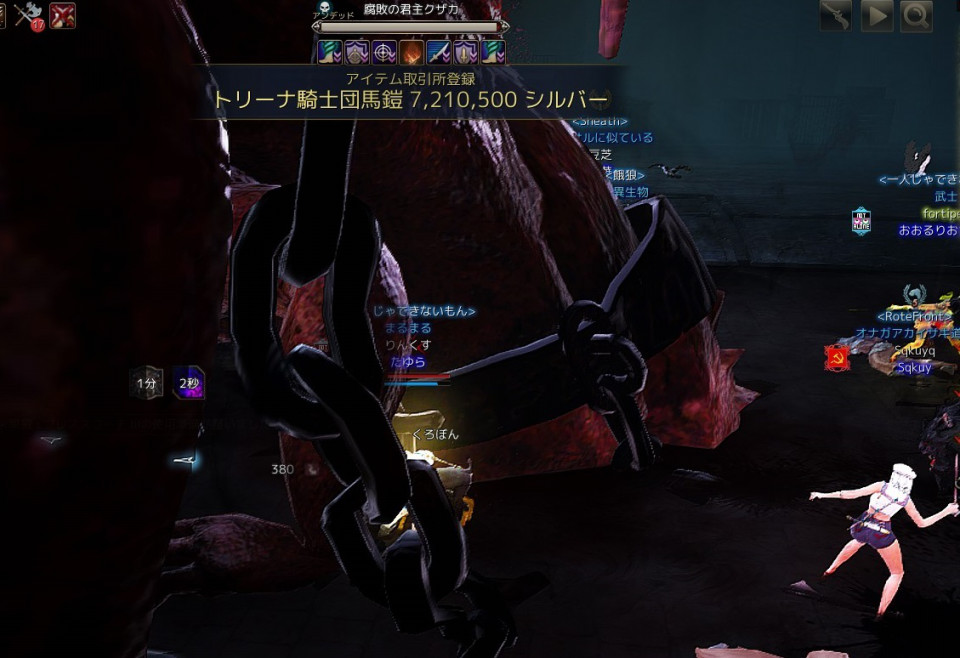
Task: Click the purple 2秒 cooldown skill icon
Action: point(188,382)
